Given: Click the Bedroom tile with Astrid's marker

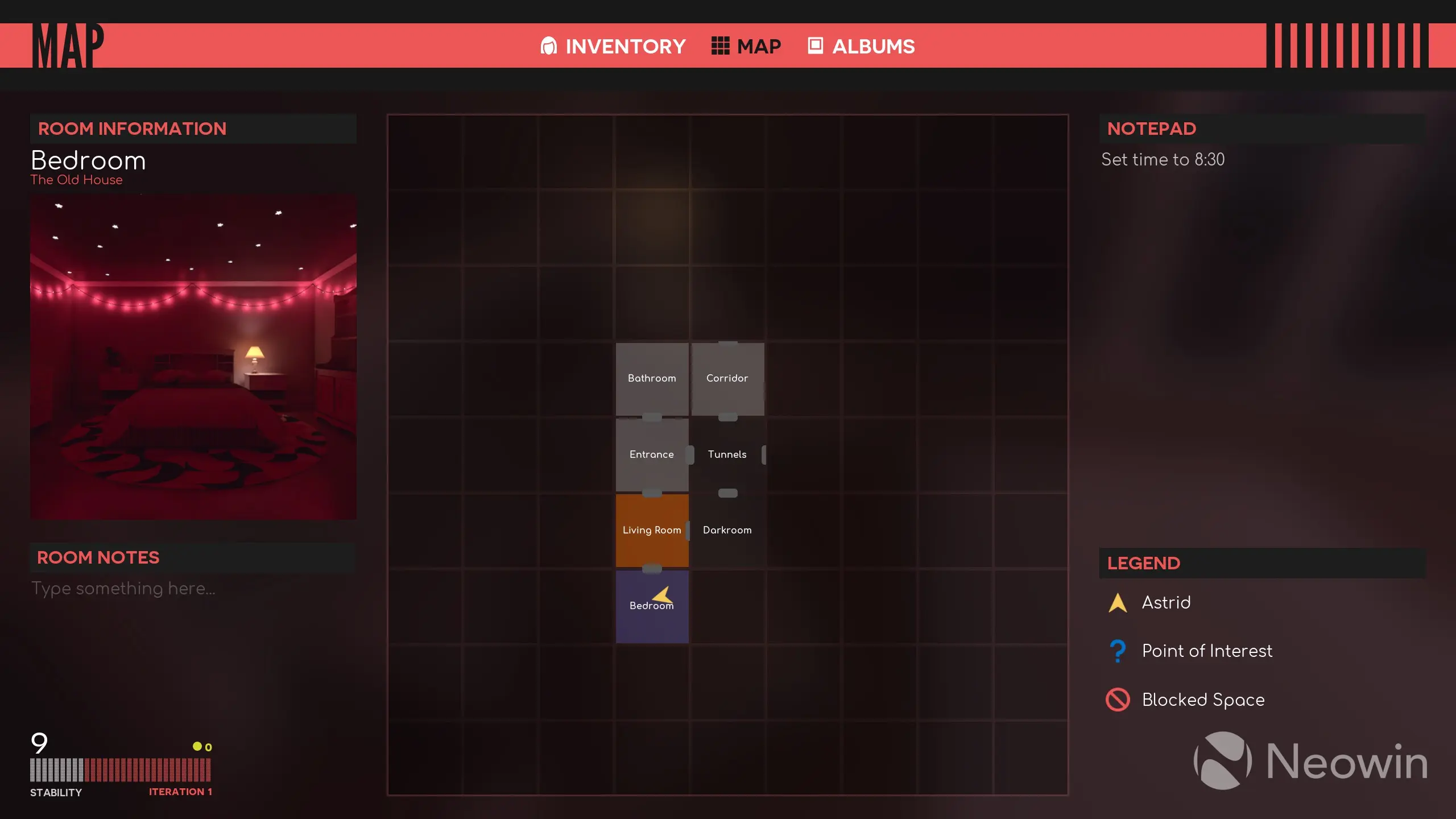Looking at the screenshot, I should [x=652, y=606].
